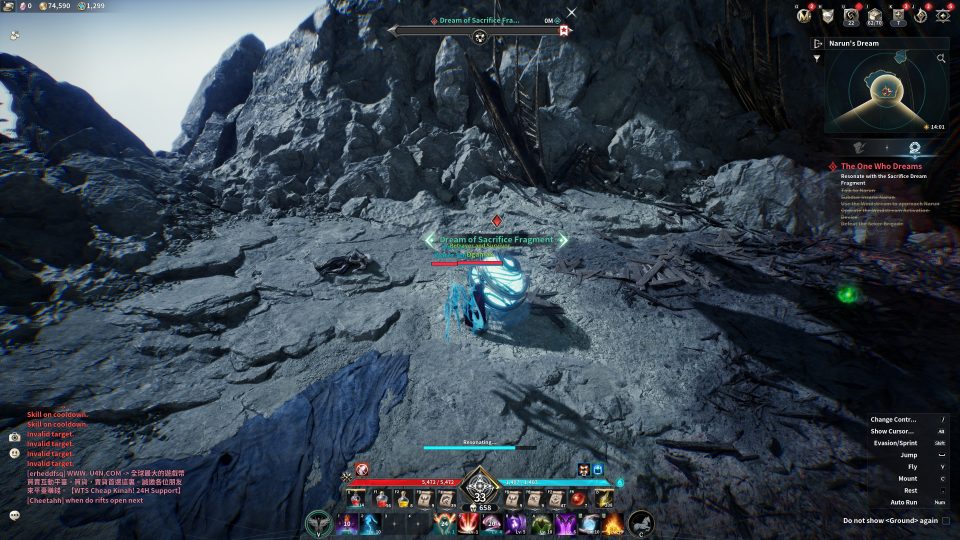Open the camera screenshot mode
Viewport: 960px width, 540px height.
click(x=15, y=437)
